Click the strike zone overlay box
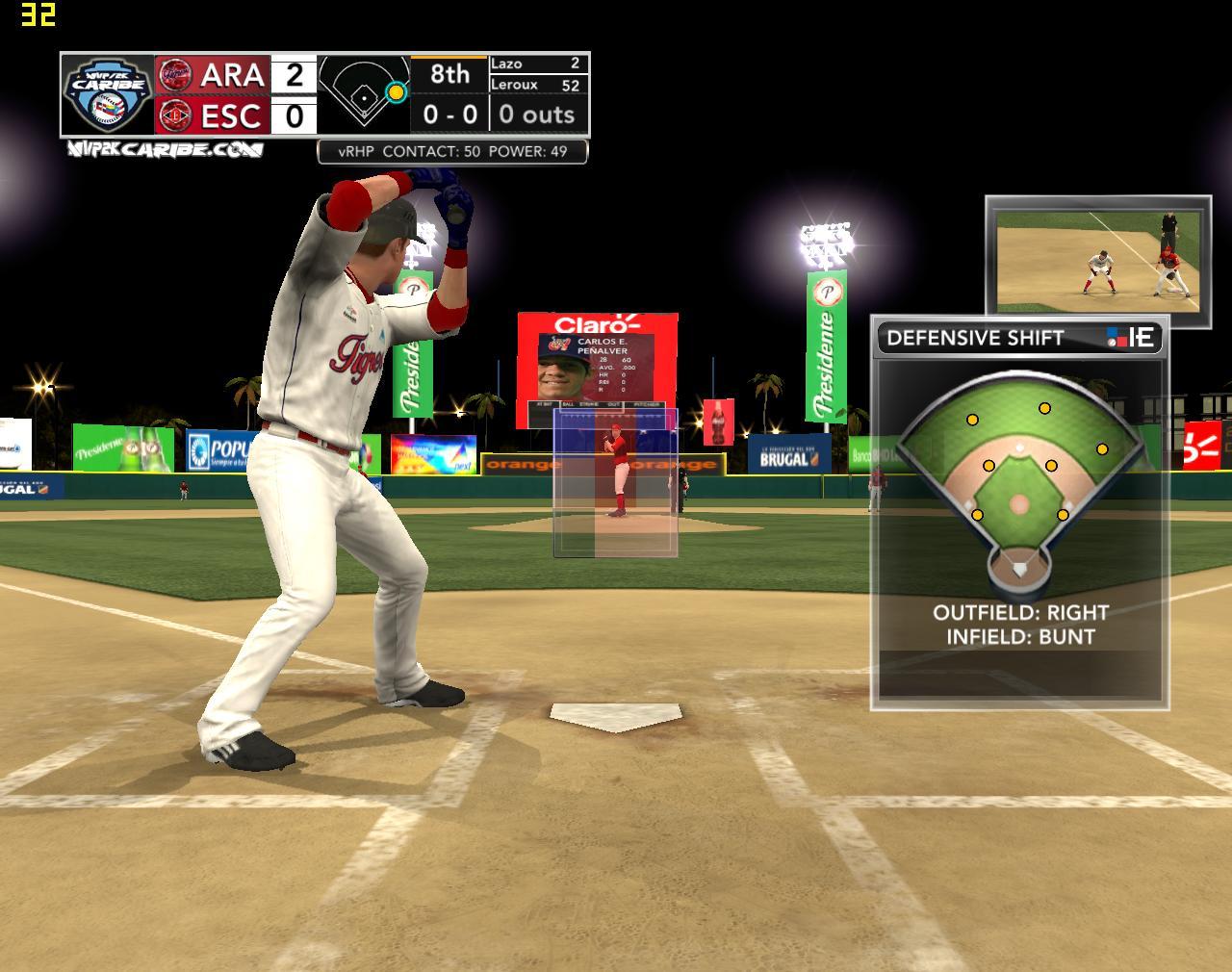1232x972 pixels. (615, 483)
